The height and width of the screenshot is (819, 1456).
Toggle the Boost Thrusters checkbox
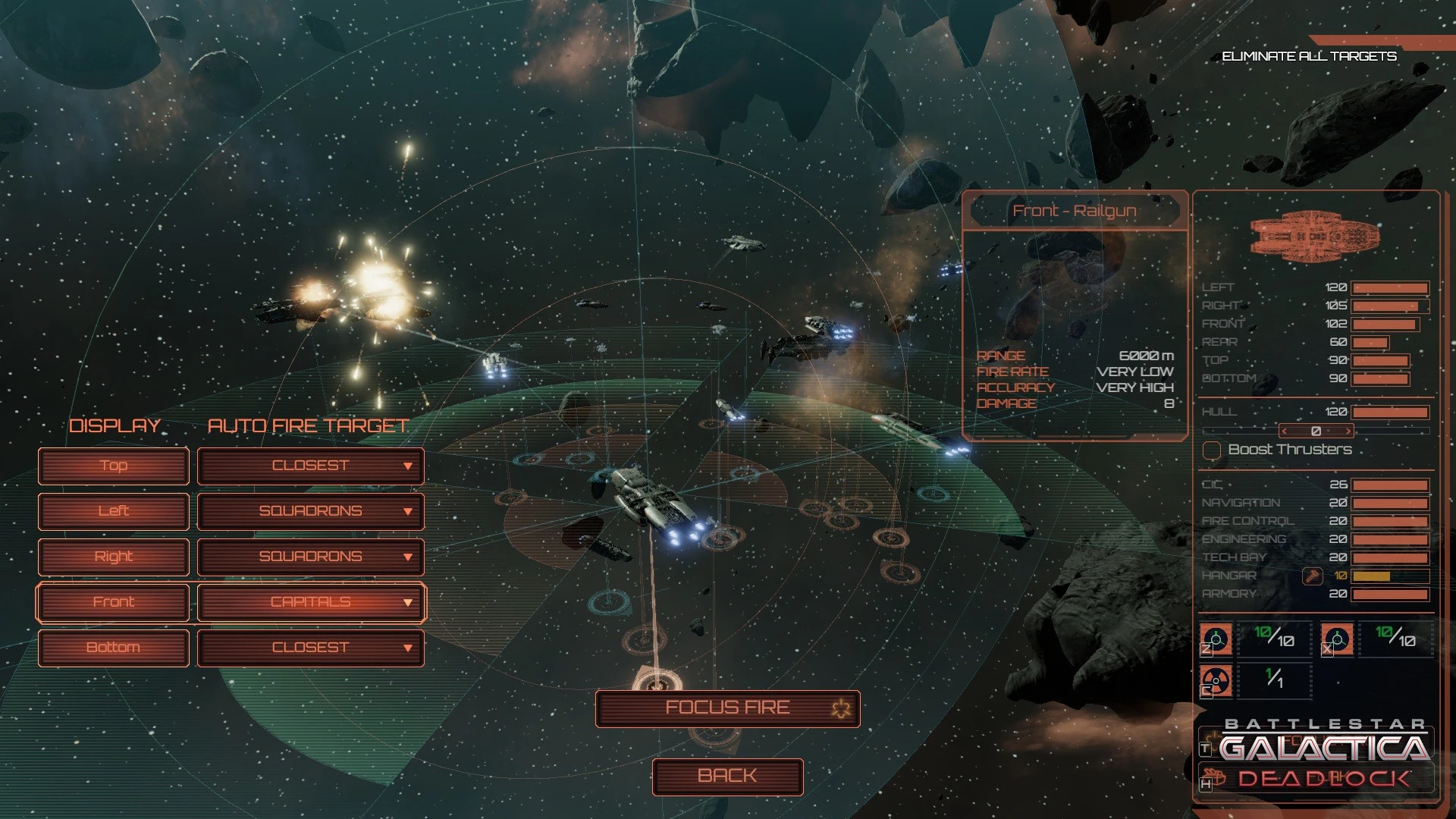click(x=1212, y=450)
